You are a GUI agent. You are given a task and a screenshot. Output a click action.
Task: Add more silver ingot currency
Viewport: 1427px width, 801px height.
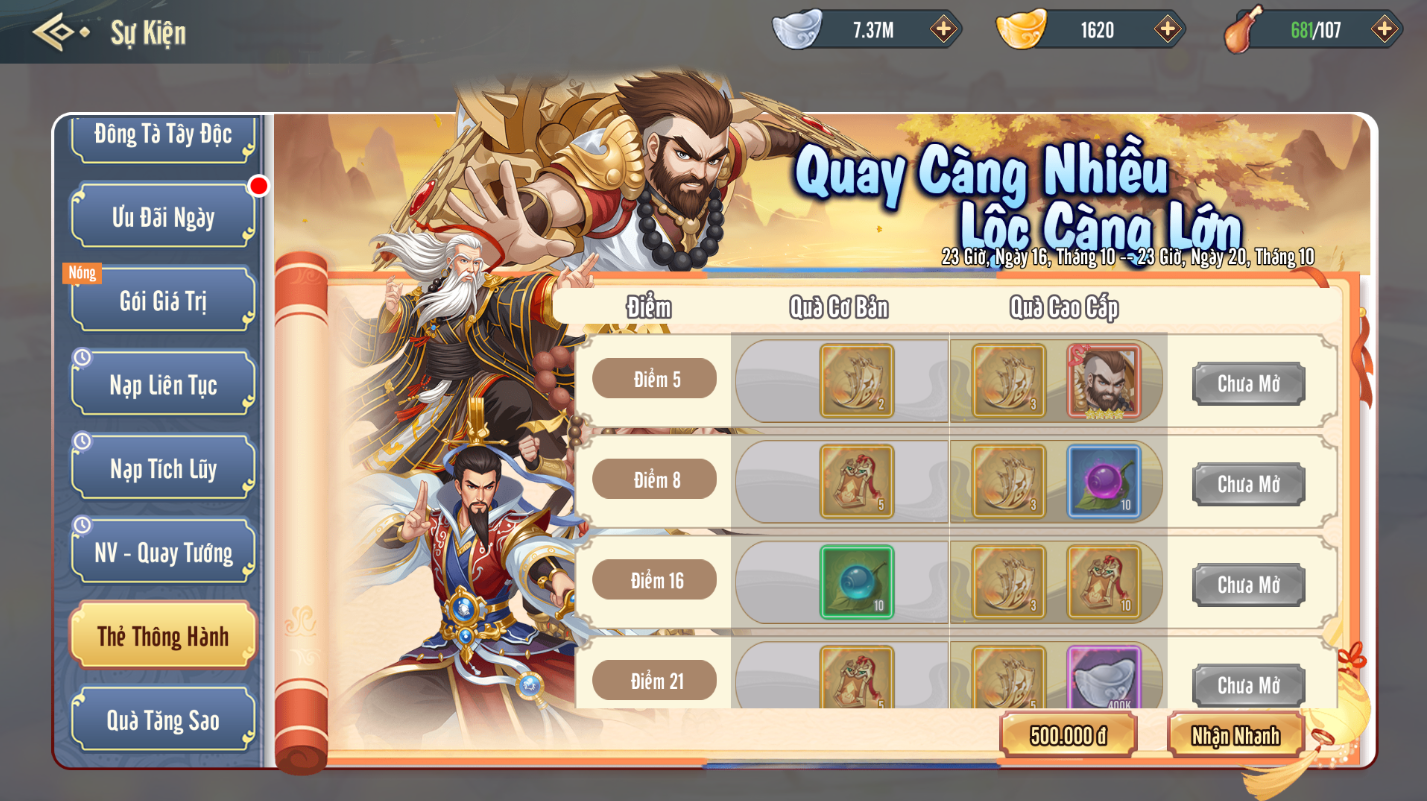coord(943,29)
